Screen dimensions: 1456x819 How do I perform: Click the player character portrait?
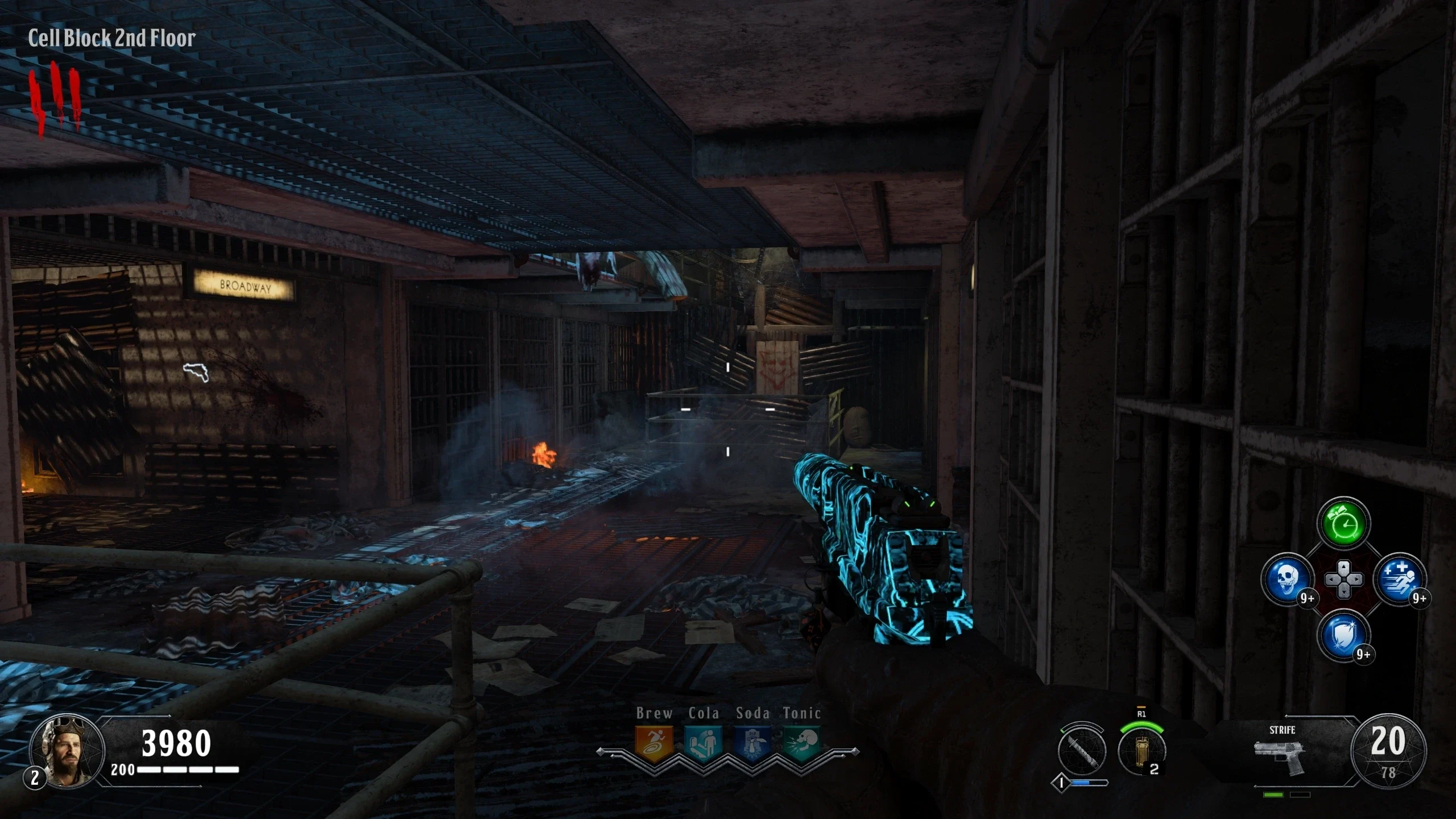[67, 752]
